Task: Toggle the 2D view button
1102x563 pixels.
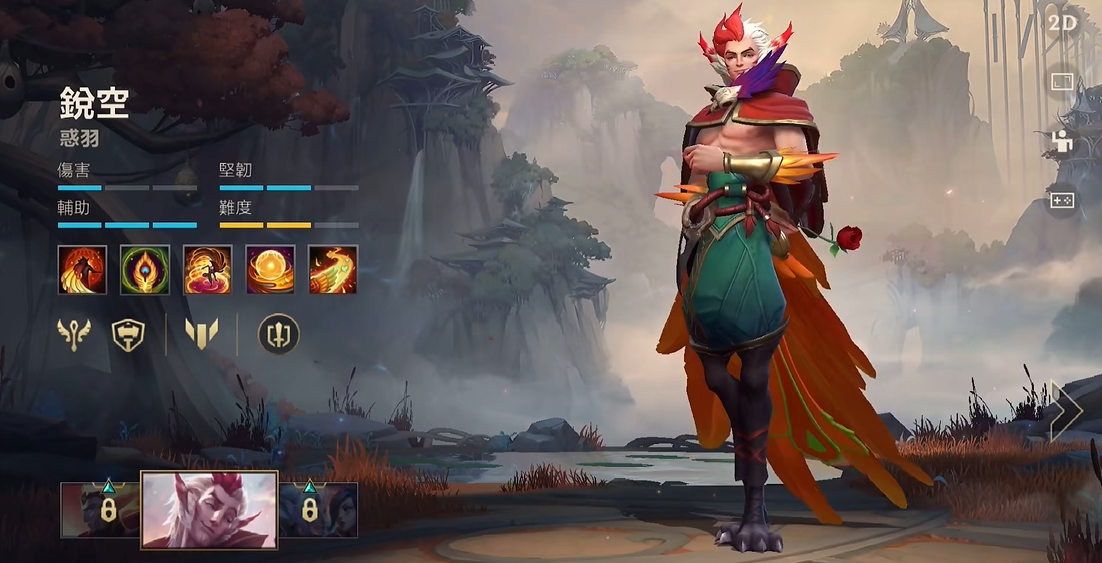Action: tap(1062, 23)
